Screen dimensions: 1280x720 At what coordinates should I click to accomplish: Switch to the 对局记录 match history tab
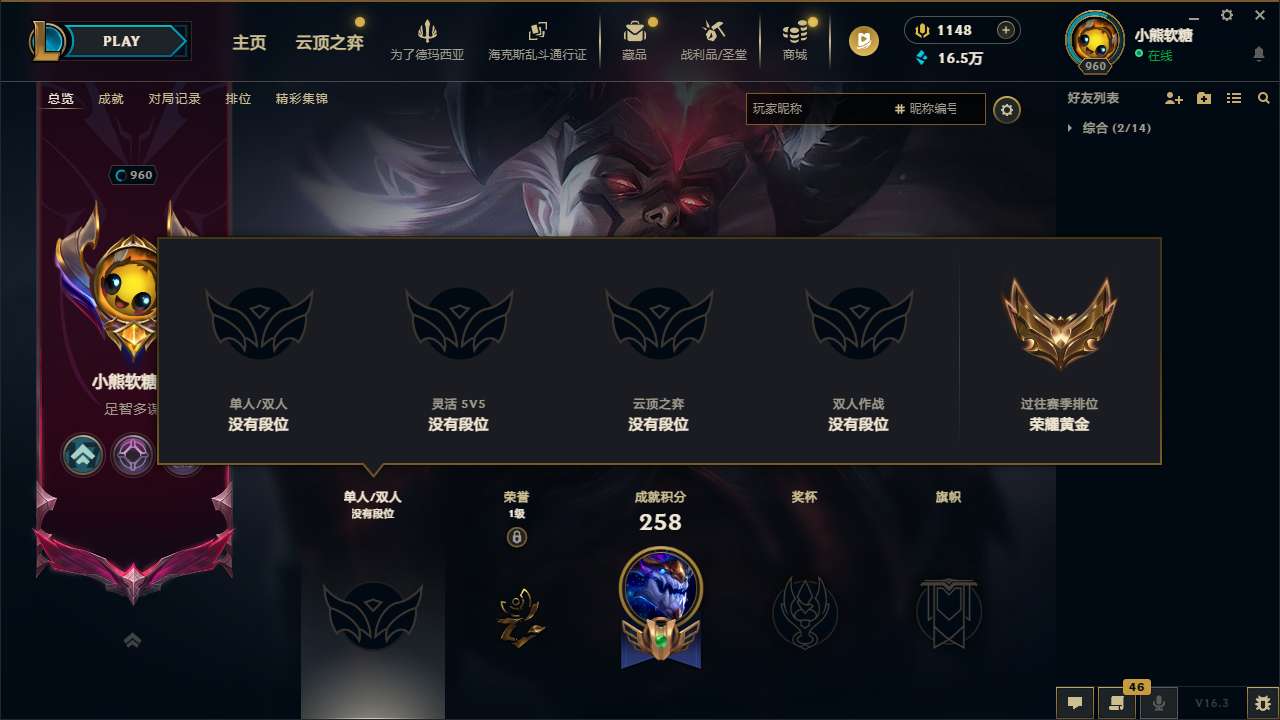172,99
